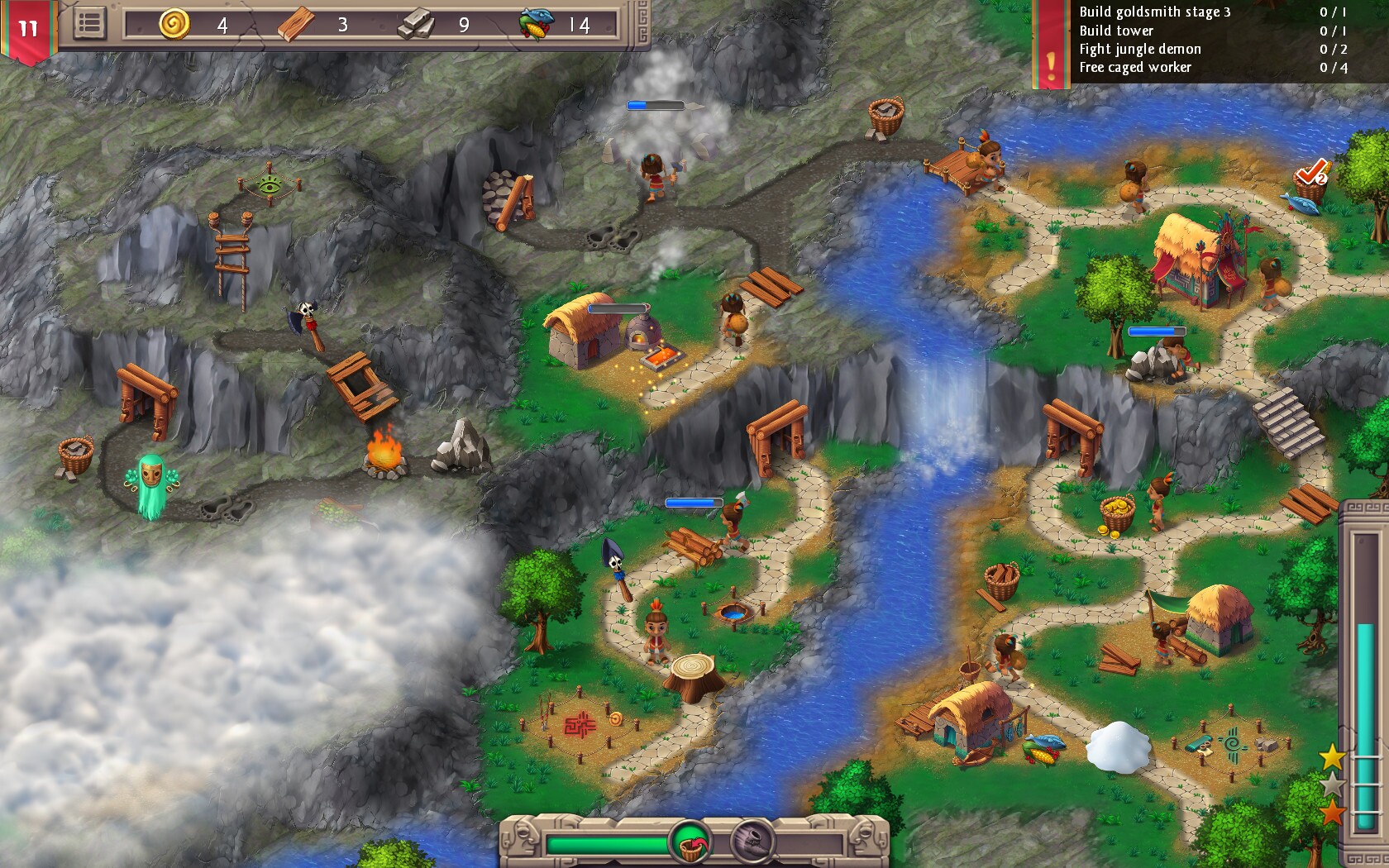Open the objectives list icon

coord(91,23)
